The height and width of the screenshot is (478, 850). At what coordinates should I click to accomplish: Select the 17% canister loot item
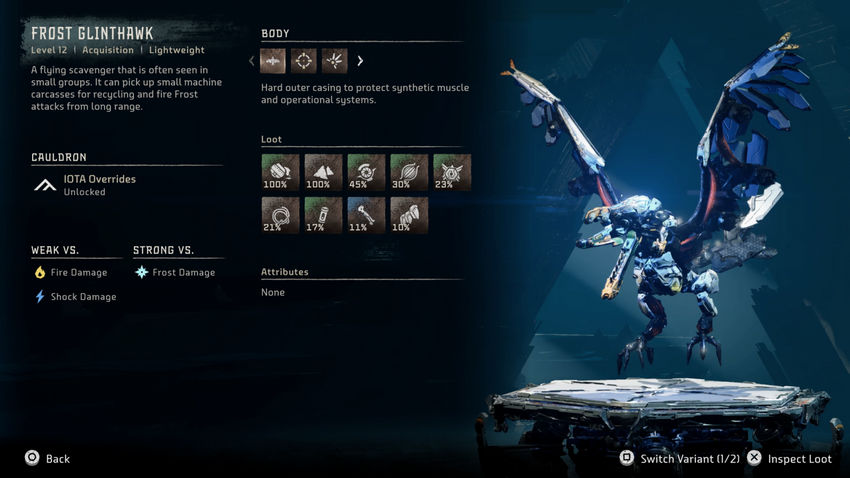(x=323, y=215)
